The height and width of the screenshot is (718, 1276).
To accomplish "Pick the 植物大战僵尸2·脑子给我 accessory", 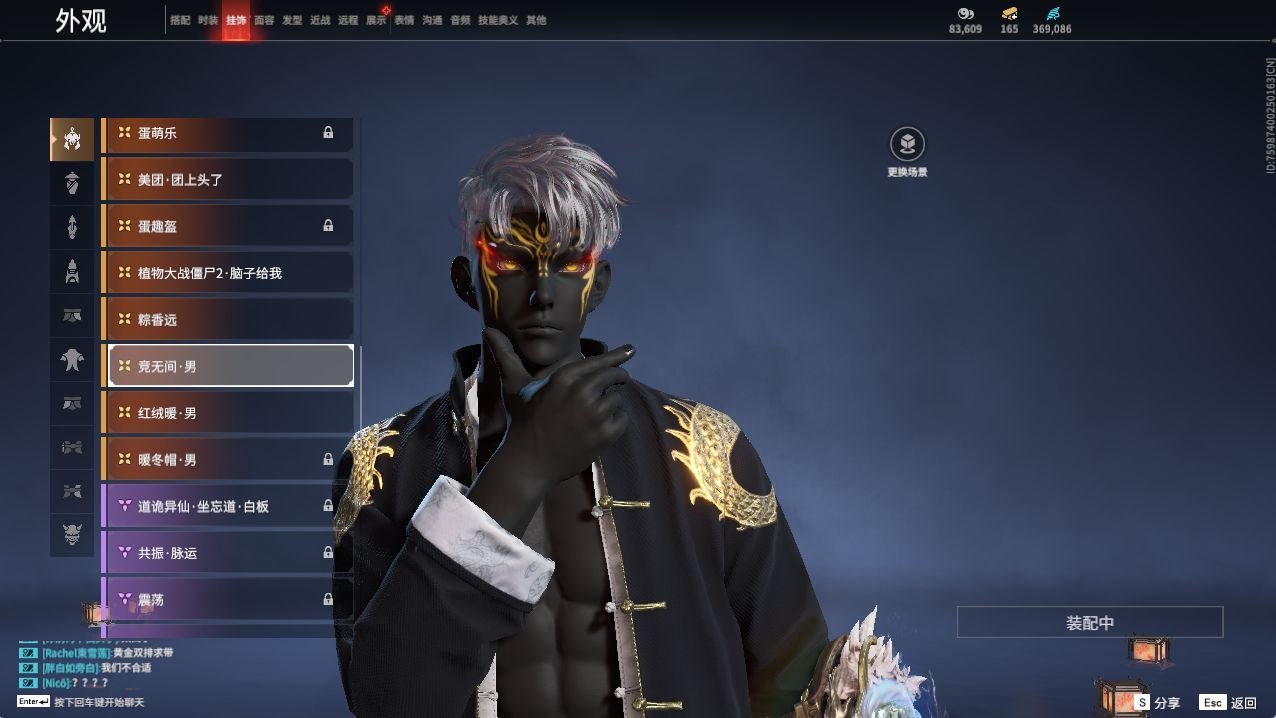I will (228, 273).
